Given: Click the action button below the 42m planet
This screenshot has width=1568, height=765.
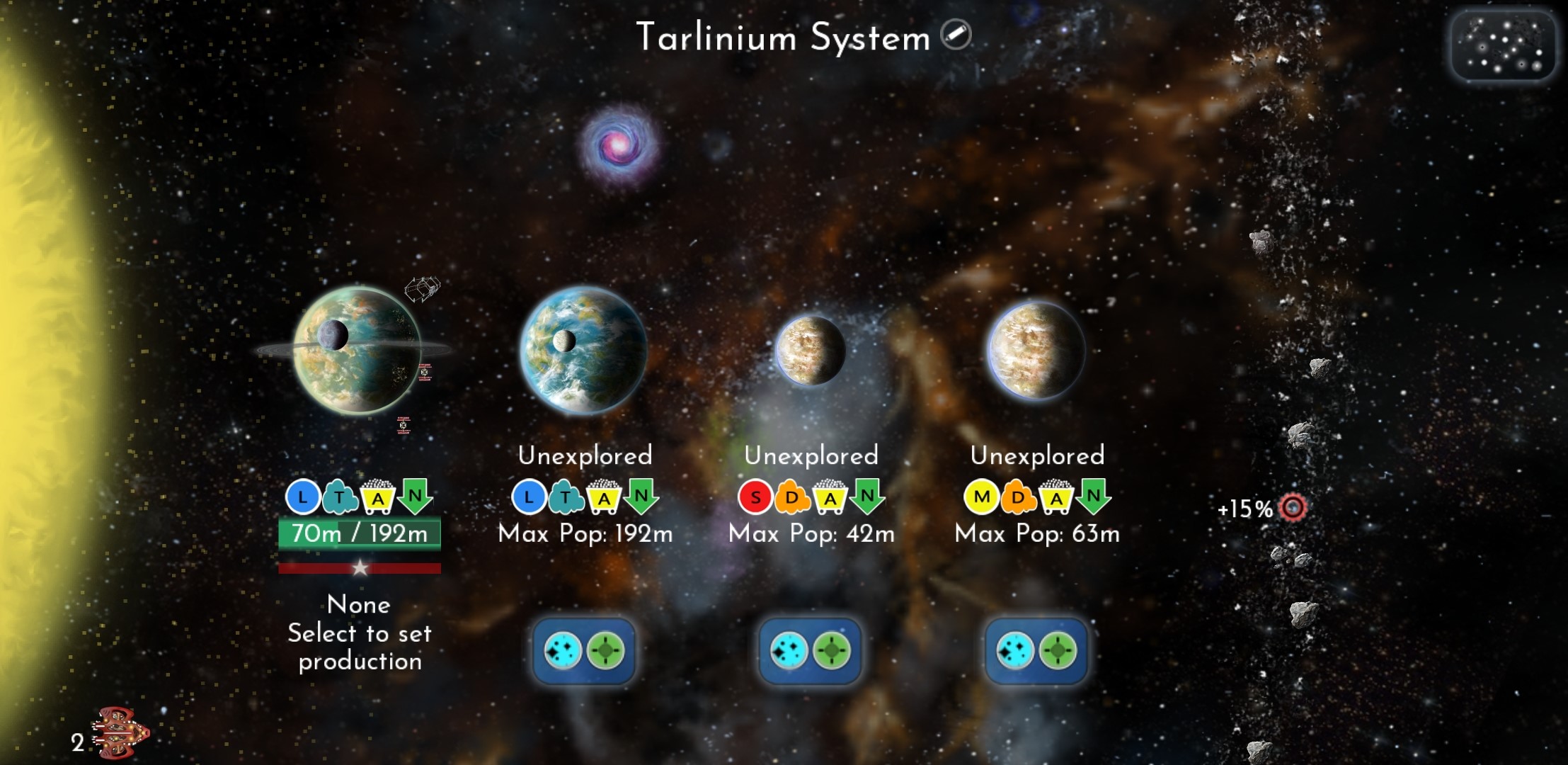Looking at the screenshot, I should click(810, 651).
